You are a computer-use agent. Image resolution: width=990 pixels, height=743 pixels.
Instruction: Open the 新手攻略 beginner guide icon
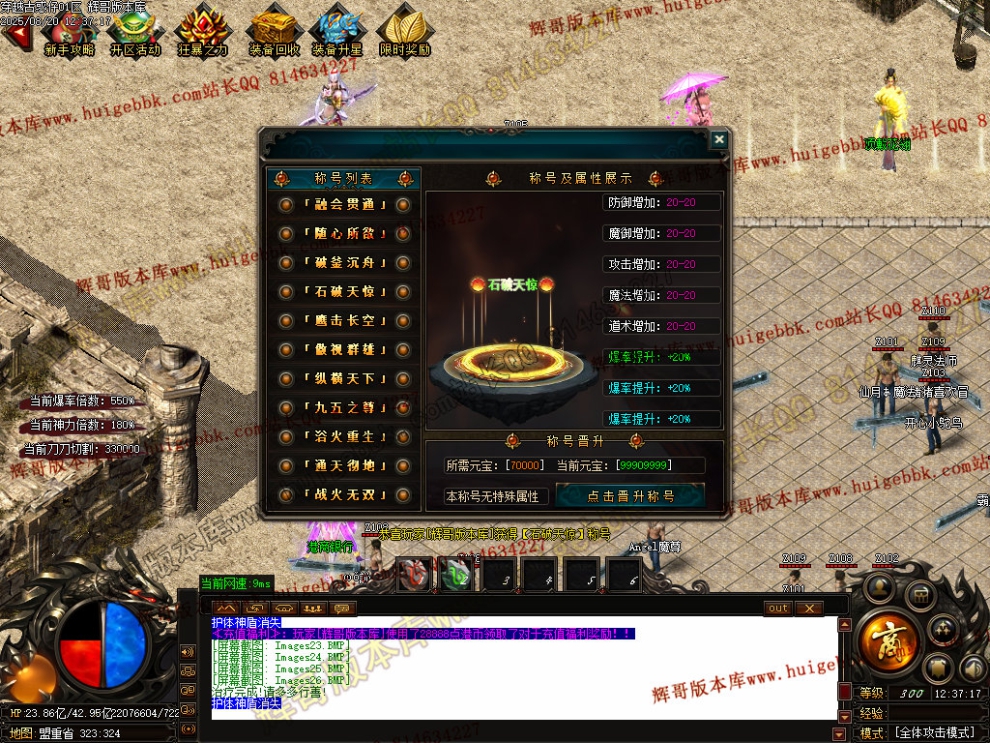68,32
